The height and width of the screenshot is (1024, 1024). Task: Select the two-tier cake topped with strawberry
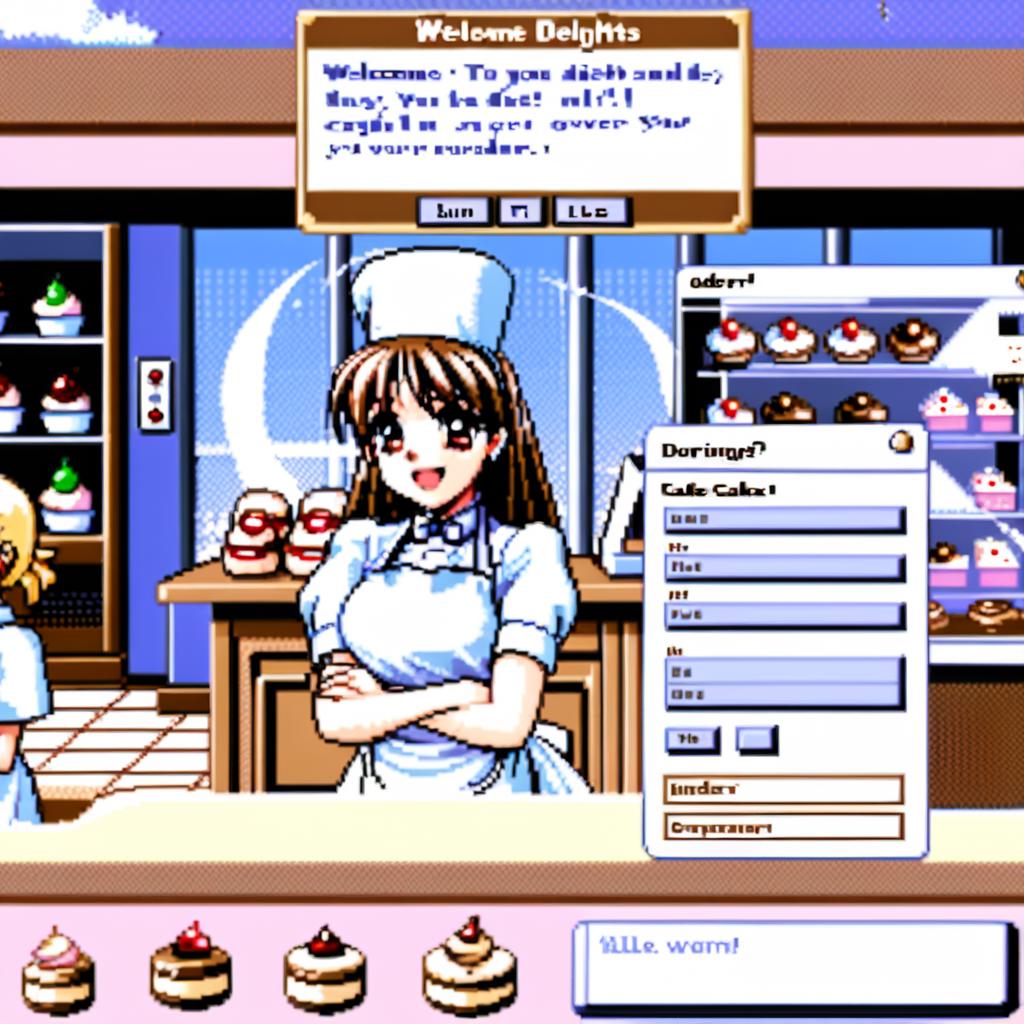coord(469,966)
